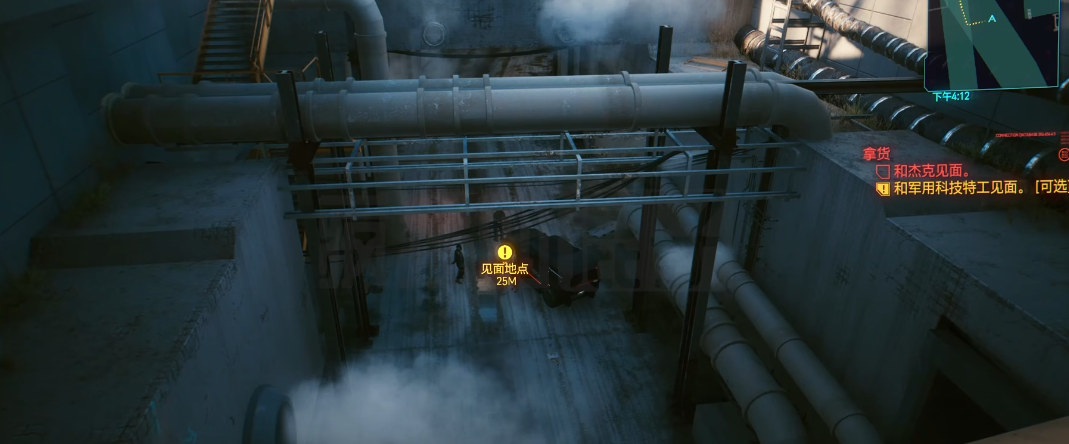
Task: Click the 和杰克见面 objective
Action: click(925, 171)
